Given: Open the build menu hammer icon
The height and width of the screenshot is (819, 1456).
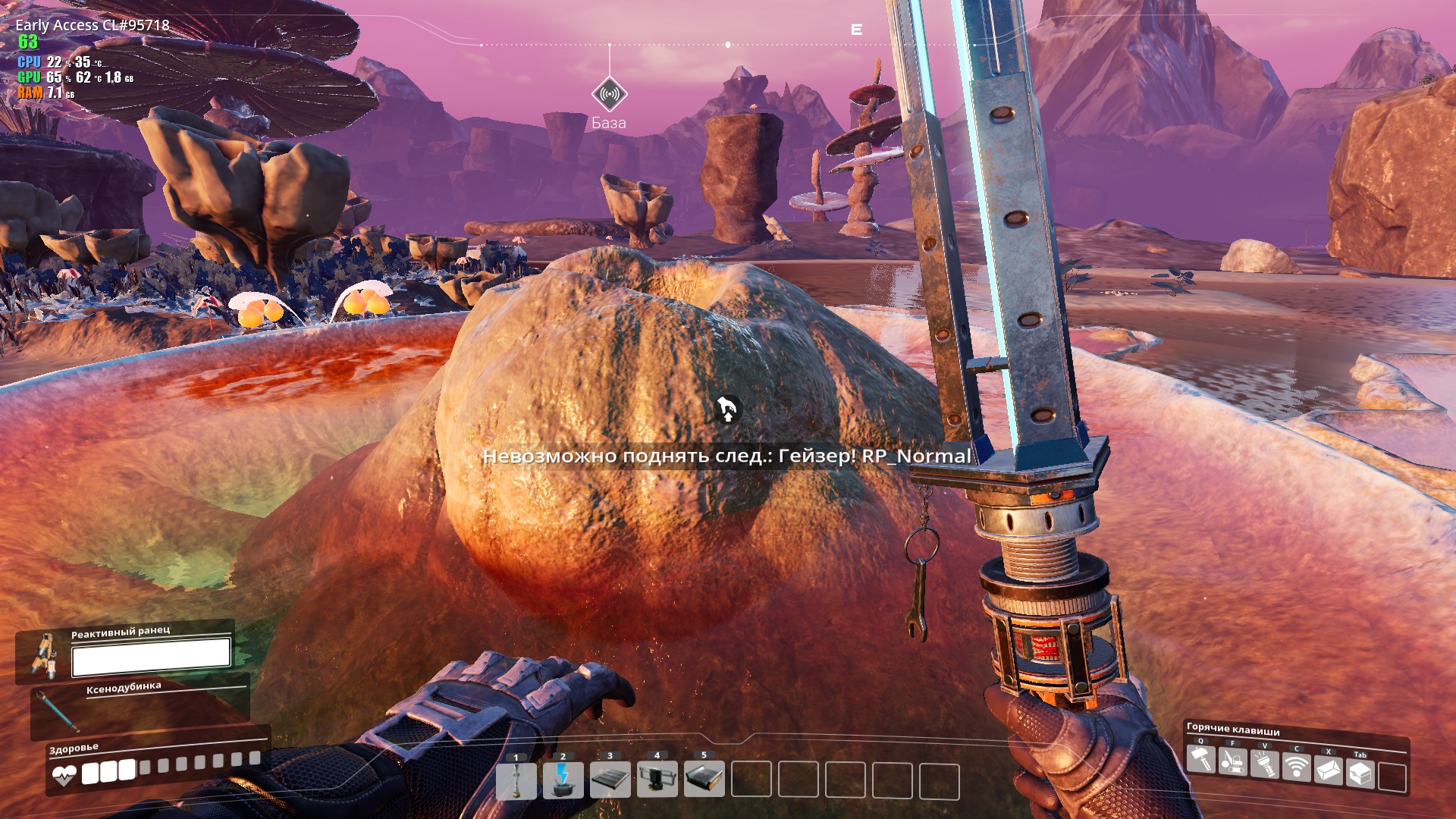Looking at the screenshot, I should point(1201,759).
